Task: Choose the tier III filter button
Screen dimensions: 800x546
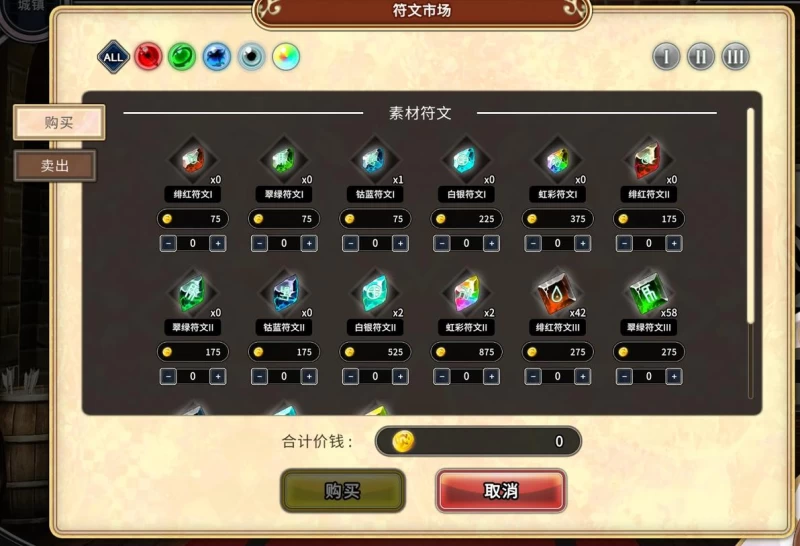Action: [736, 56]
